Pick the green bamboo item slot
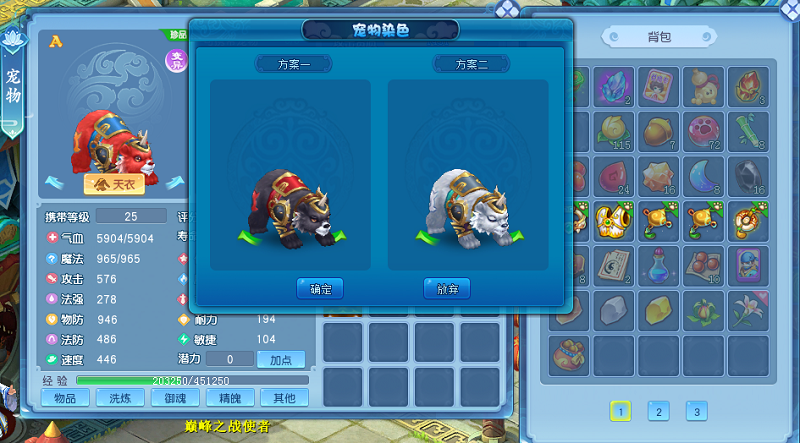The height and width of the screenshot is (443, 800). (x=747, y=131)
